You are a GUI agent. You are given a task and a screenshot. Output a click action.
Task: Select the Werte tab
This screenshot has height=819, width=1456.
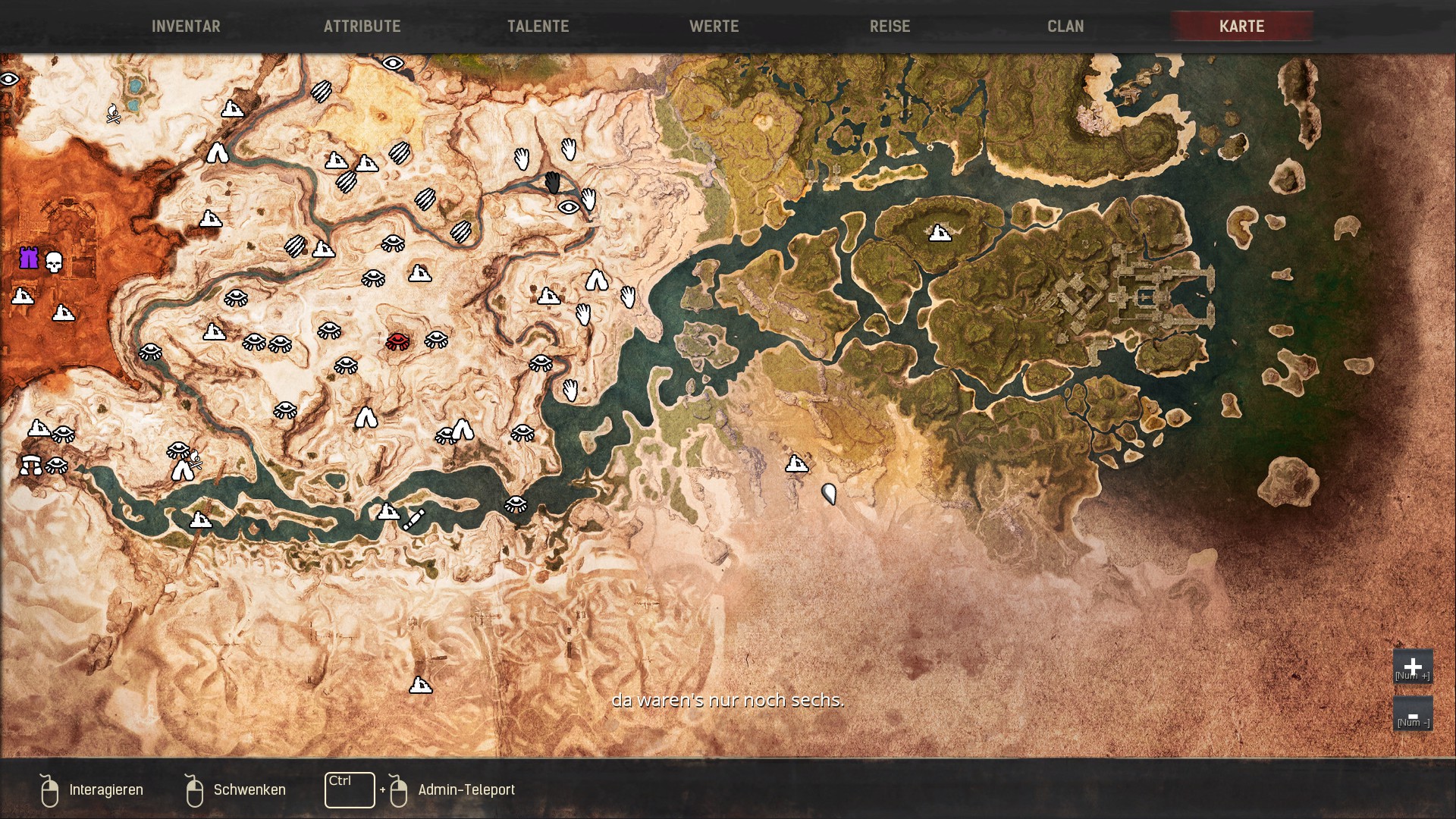pyautogui.click(x=714, y=26)
